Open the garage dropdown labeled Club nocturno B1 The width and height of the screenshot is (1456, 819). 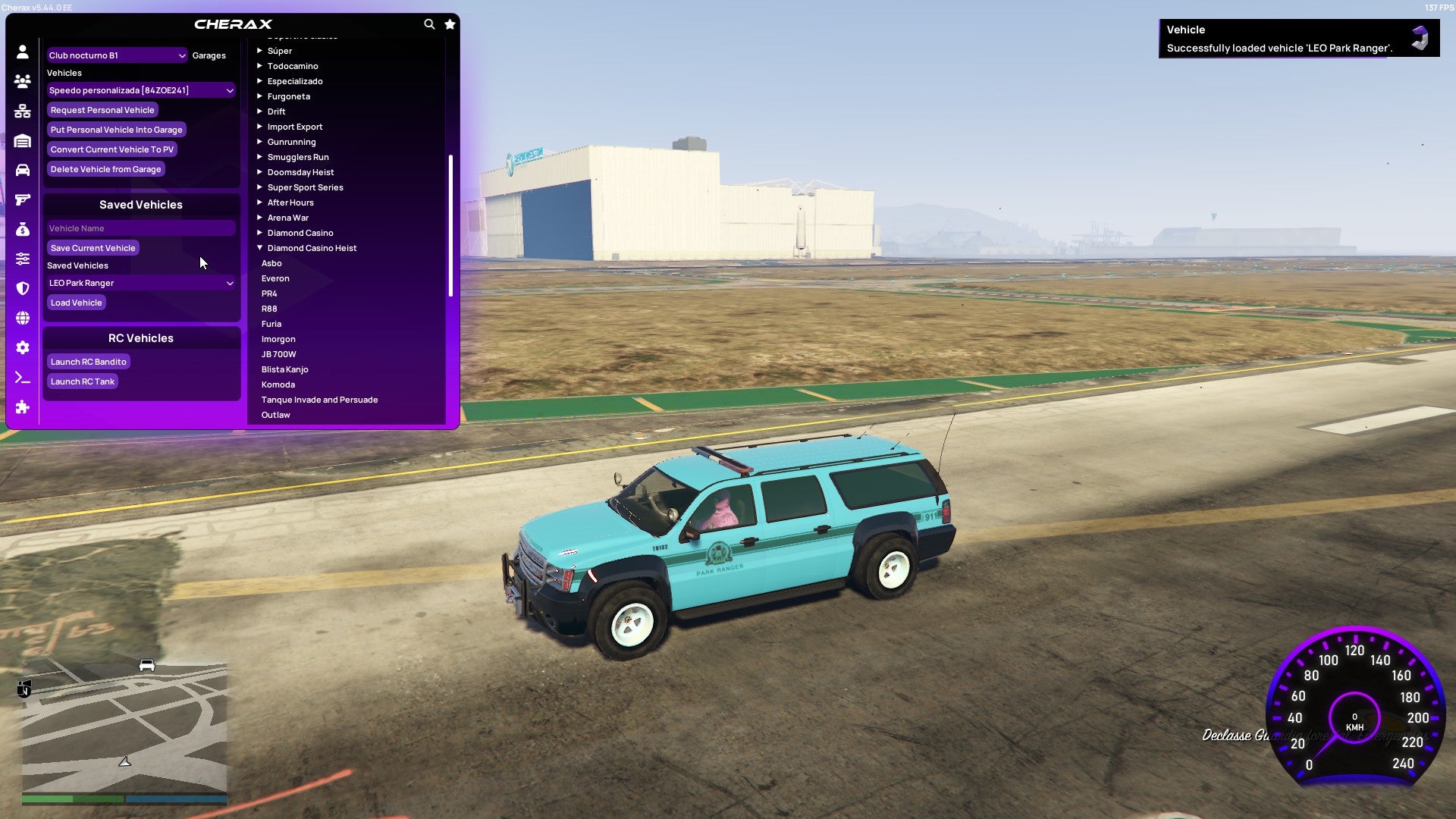(115, 55)
